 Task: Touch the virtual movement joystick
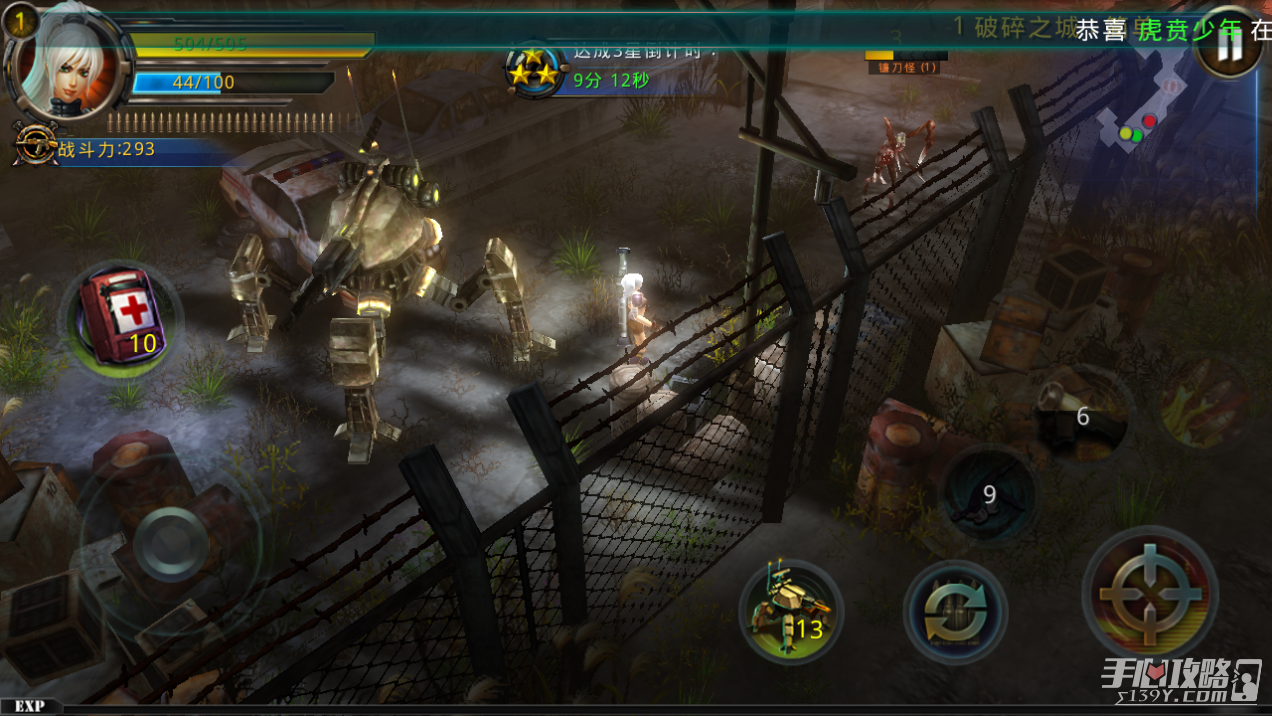point(170,545)
